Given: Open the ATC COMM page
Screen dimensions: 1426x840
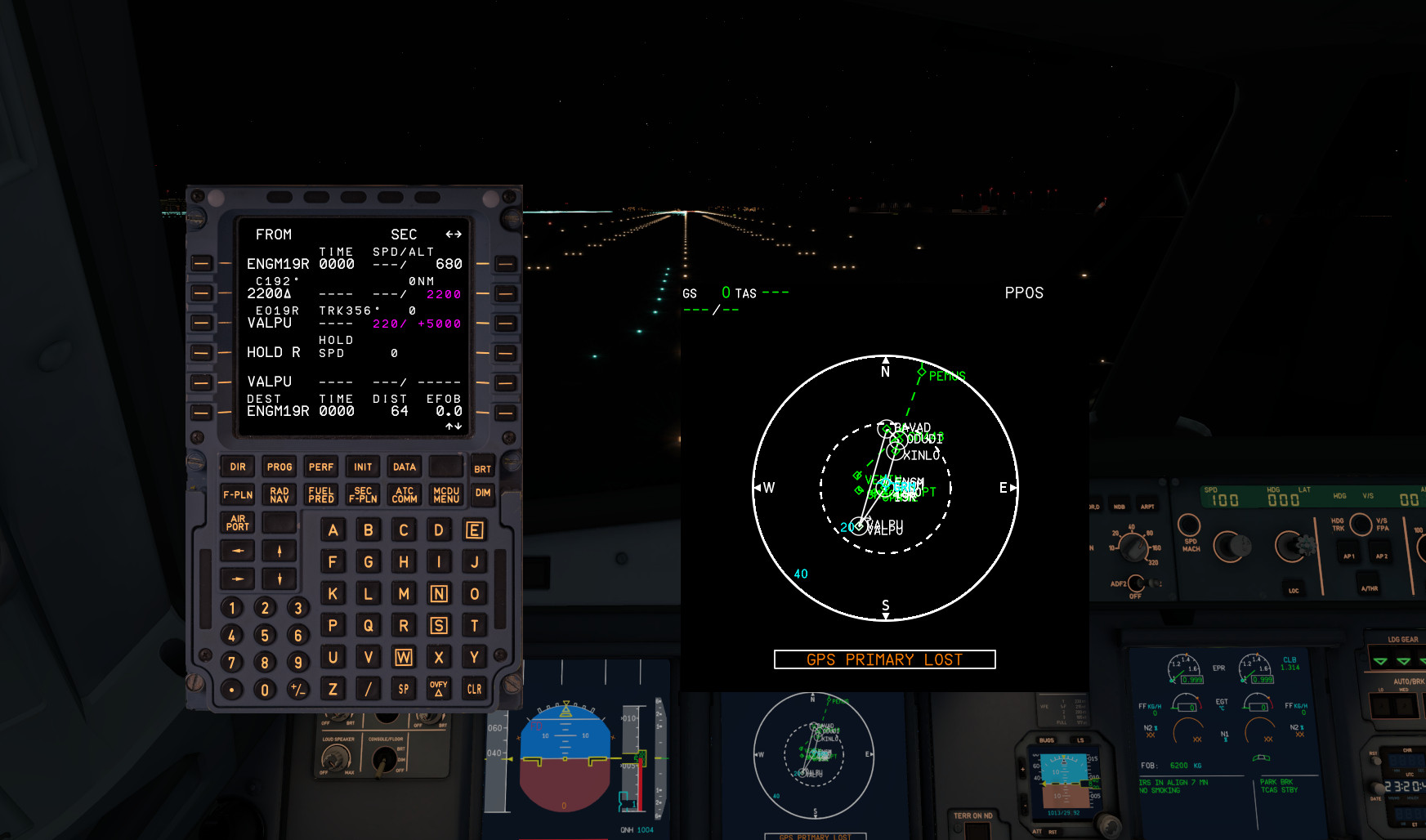Looking at the screenshot, I should tap(405, 495).
